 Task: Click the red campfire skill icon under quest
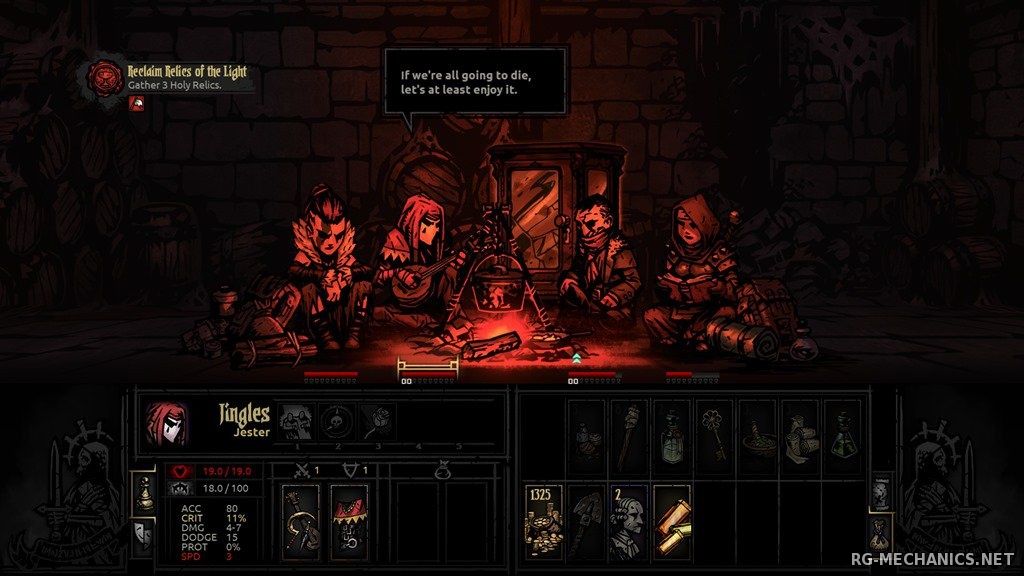click(136, 103)
